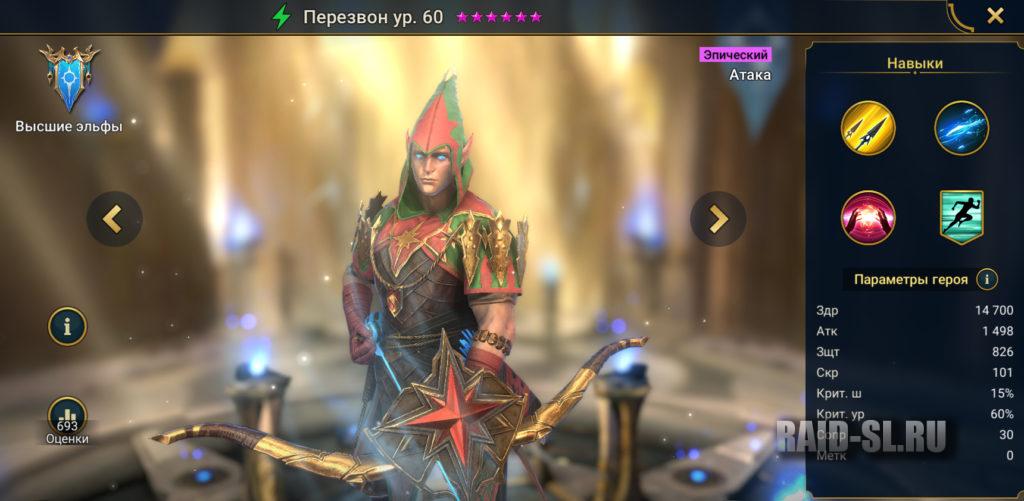1024x501 pixels.
Task: View the blue arrow shot skill
Action: pyautogui.click(x=961, y=127)
